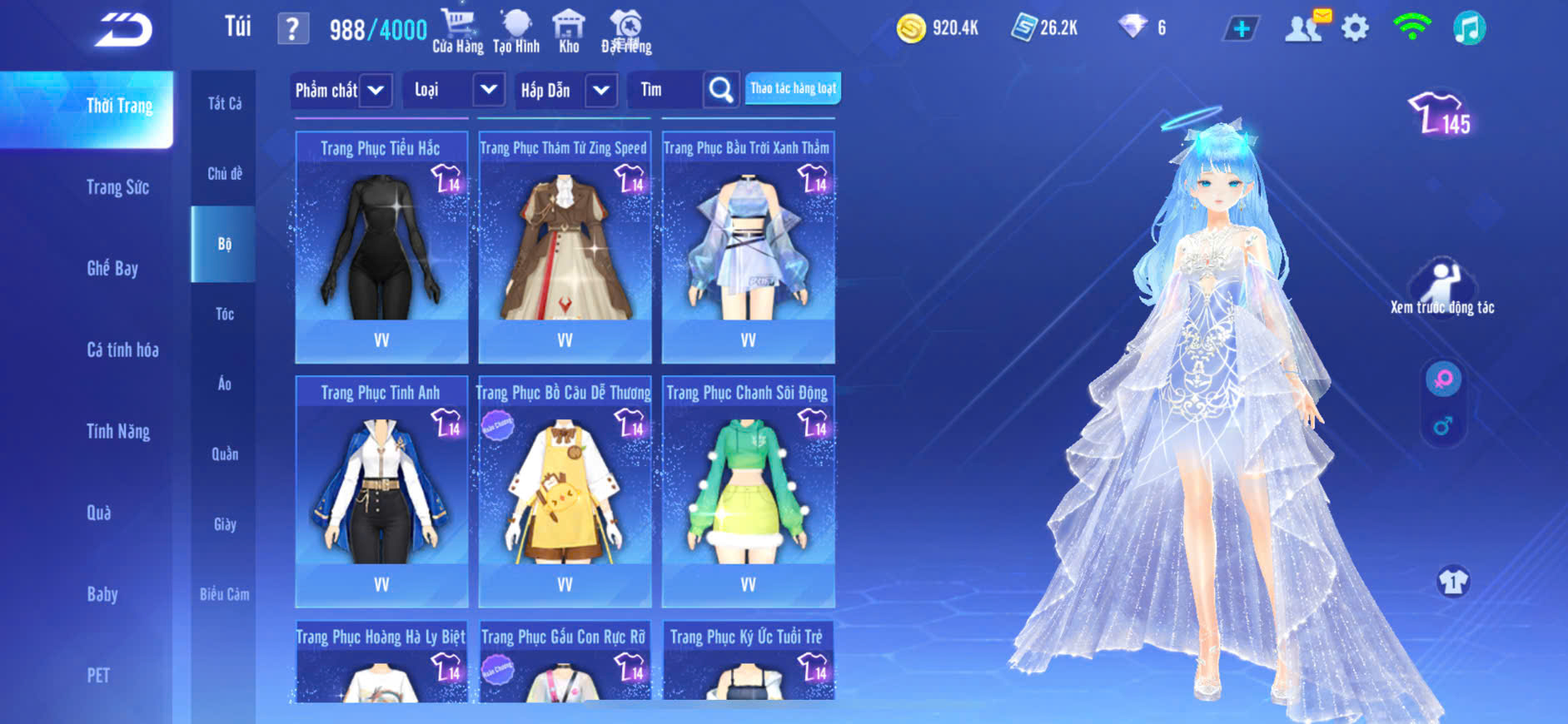1568x724 pixels.
Task: Select Trang Phục Tiểu Hắc outfit
Action: tap(381, 247)
